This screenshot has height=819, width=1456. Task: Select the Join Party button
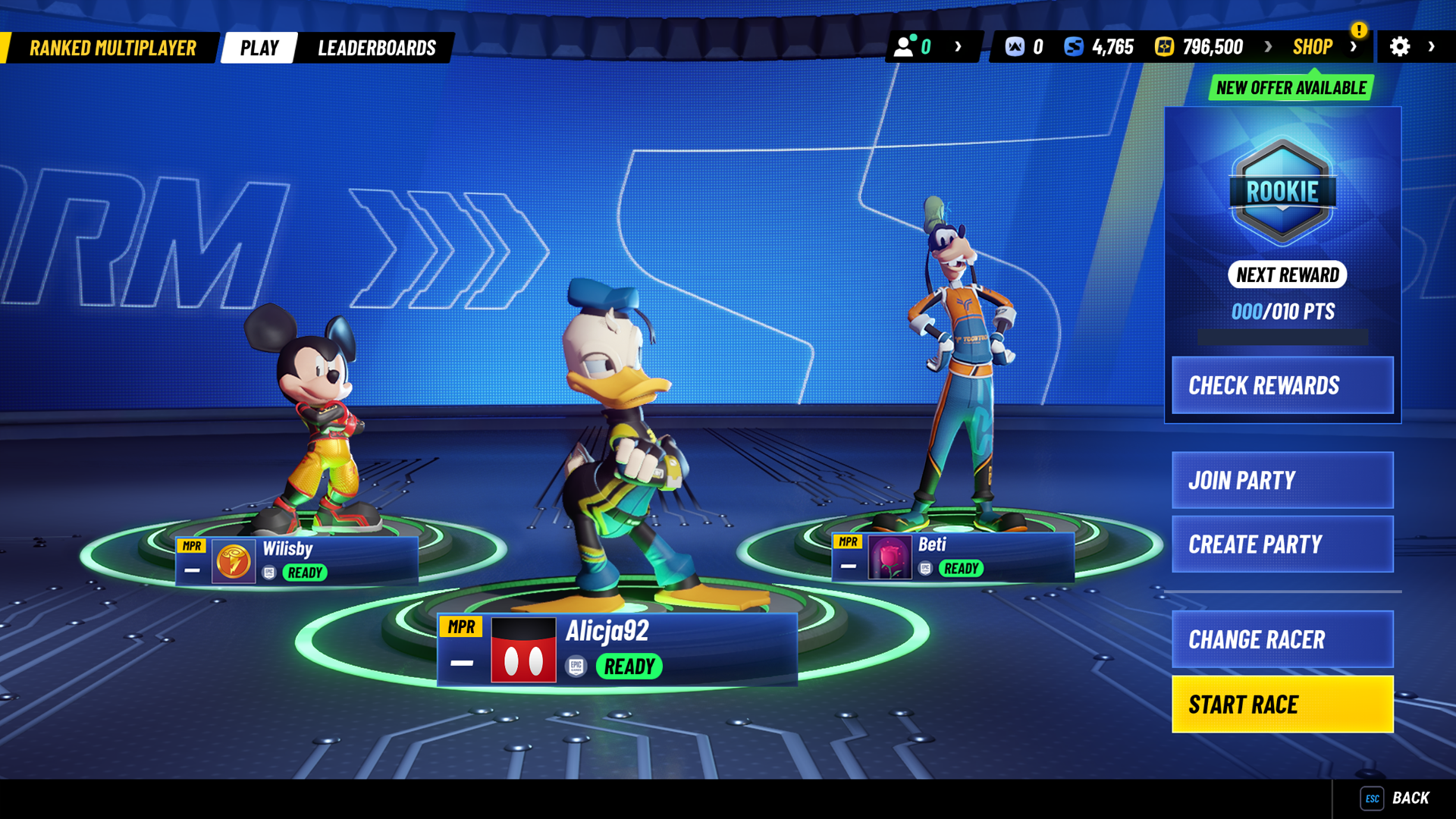pos(1282,480)
